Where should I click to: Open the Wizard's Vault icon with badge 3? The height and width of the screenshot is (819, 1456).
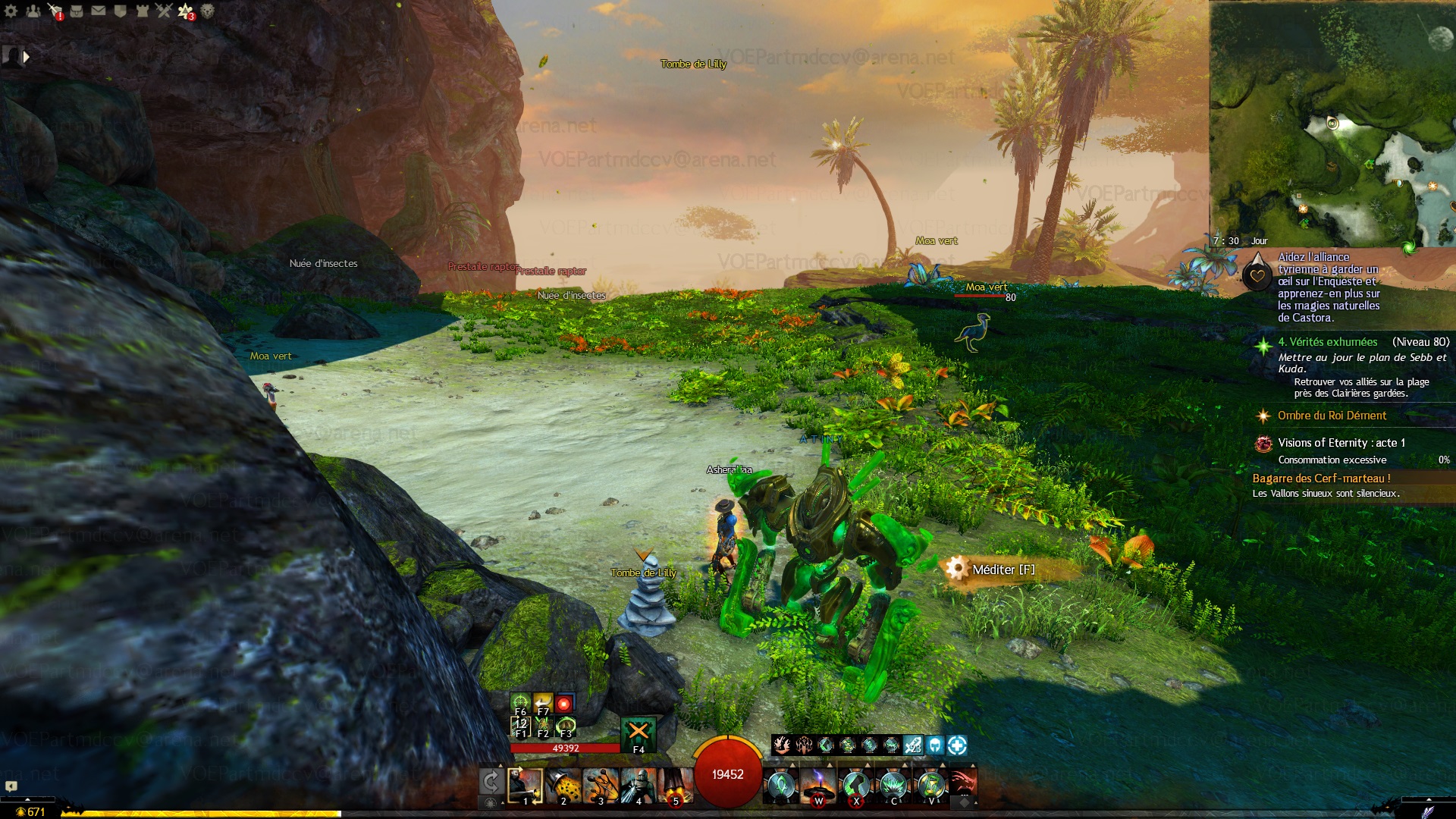click(186, 11)
